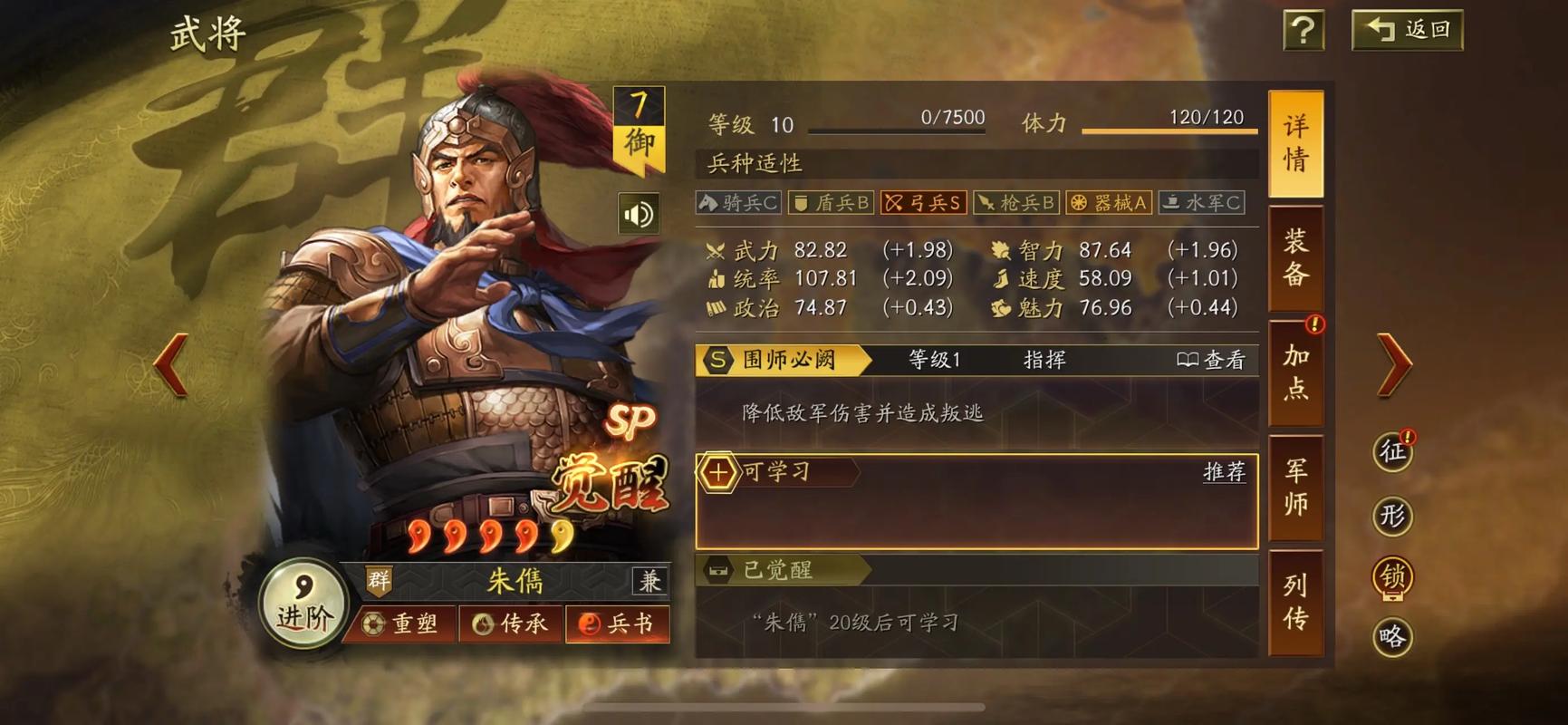The width and height of the screenshot is (1568, 725).
Task: Toggle the 弓兵S troop aptitude tag
Action: [922, 203]
